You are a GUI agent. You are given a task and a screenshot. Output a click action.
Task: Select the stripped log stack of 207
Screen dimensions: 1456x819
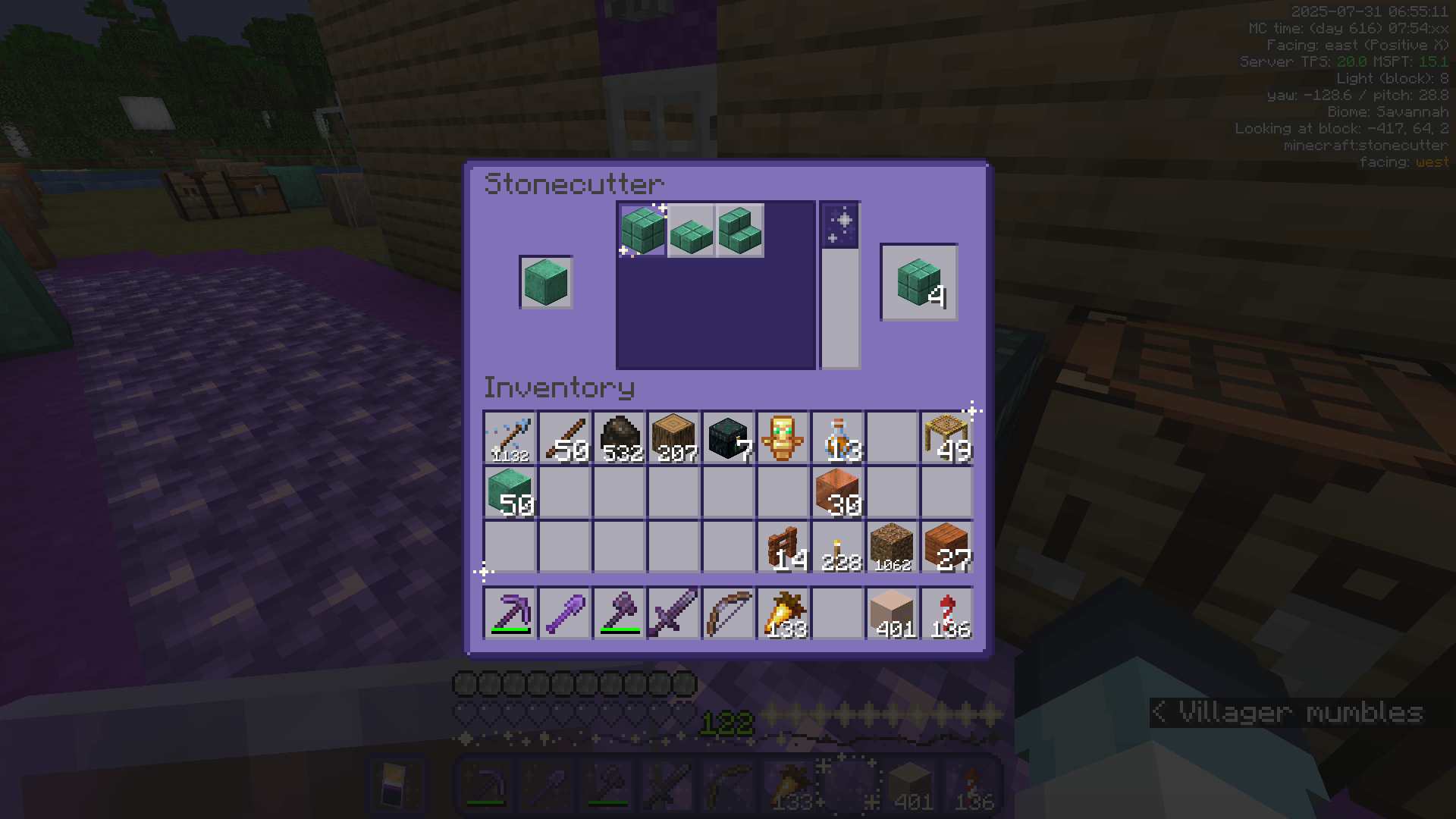click(674, 438)
